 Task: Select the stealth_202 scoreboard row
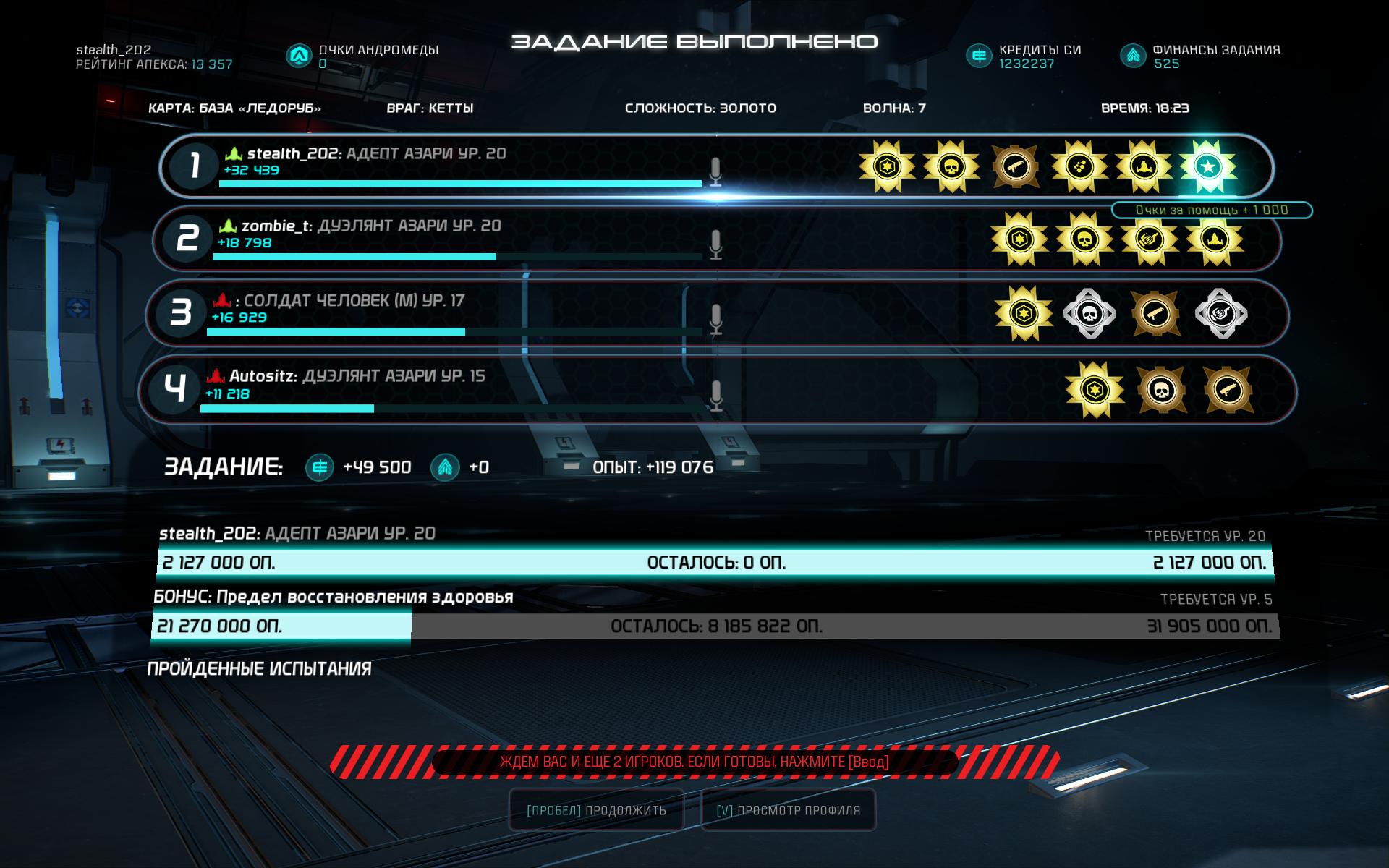click(463, 166)
